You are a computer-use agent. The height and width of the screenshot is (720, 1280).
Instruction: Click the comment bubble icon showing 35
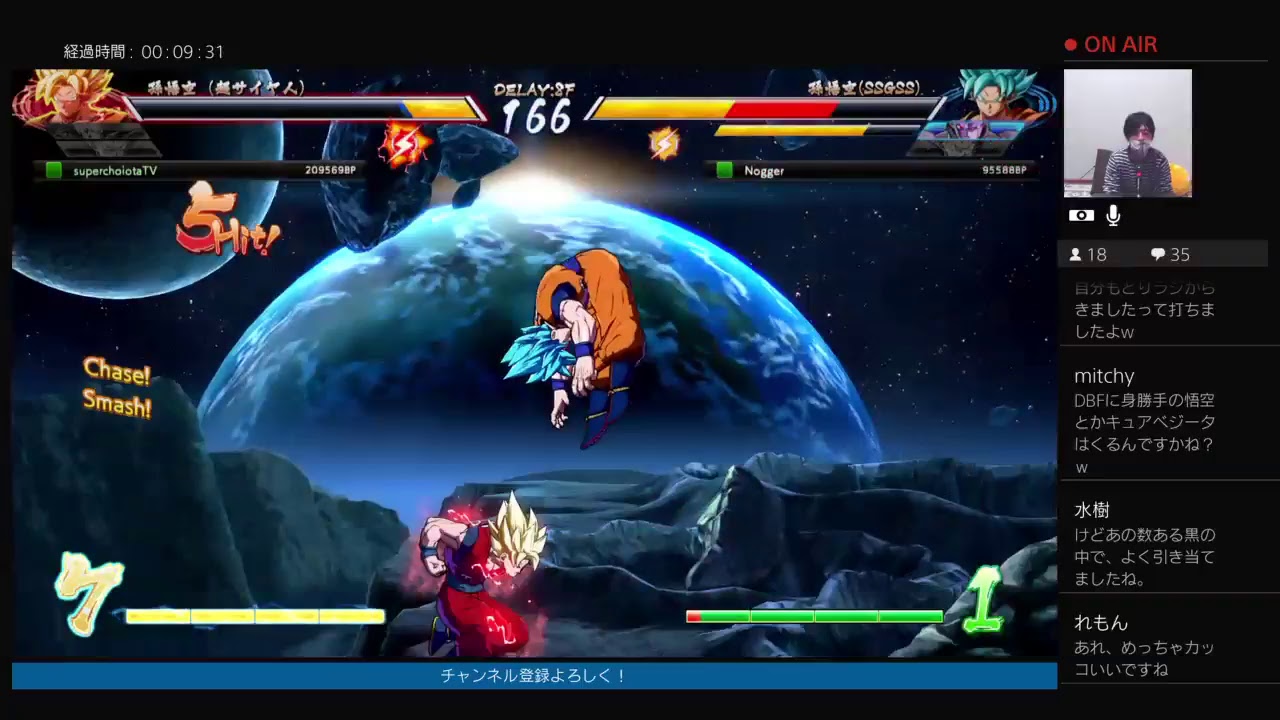pyautogui.click(x=1157, y=254)
